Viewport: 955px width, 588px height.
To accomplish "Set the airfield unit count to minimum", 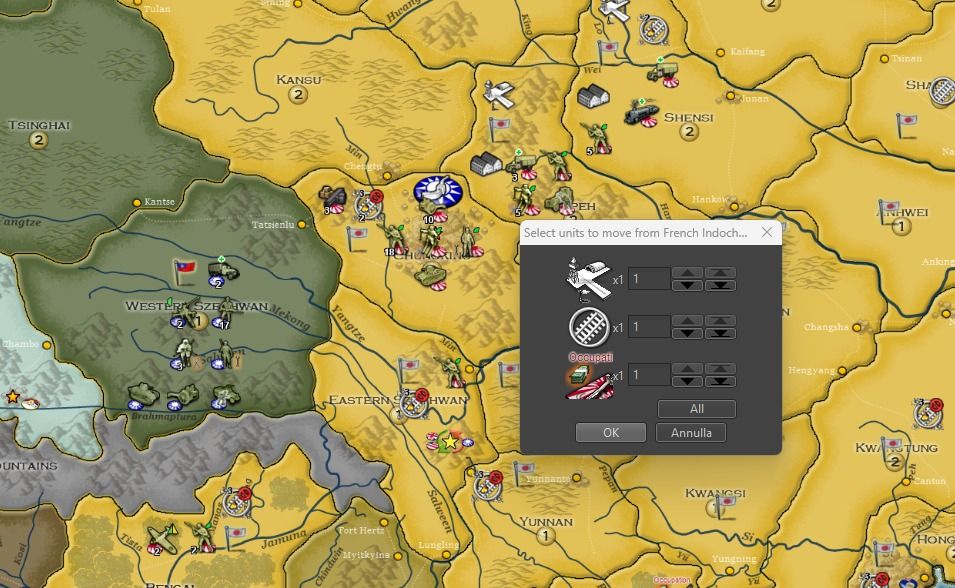I will coord(721,285).
